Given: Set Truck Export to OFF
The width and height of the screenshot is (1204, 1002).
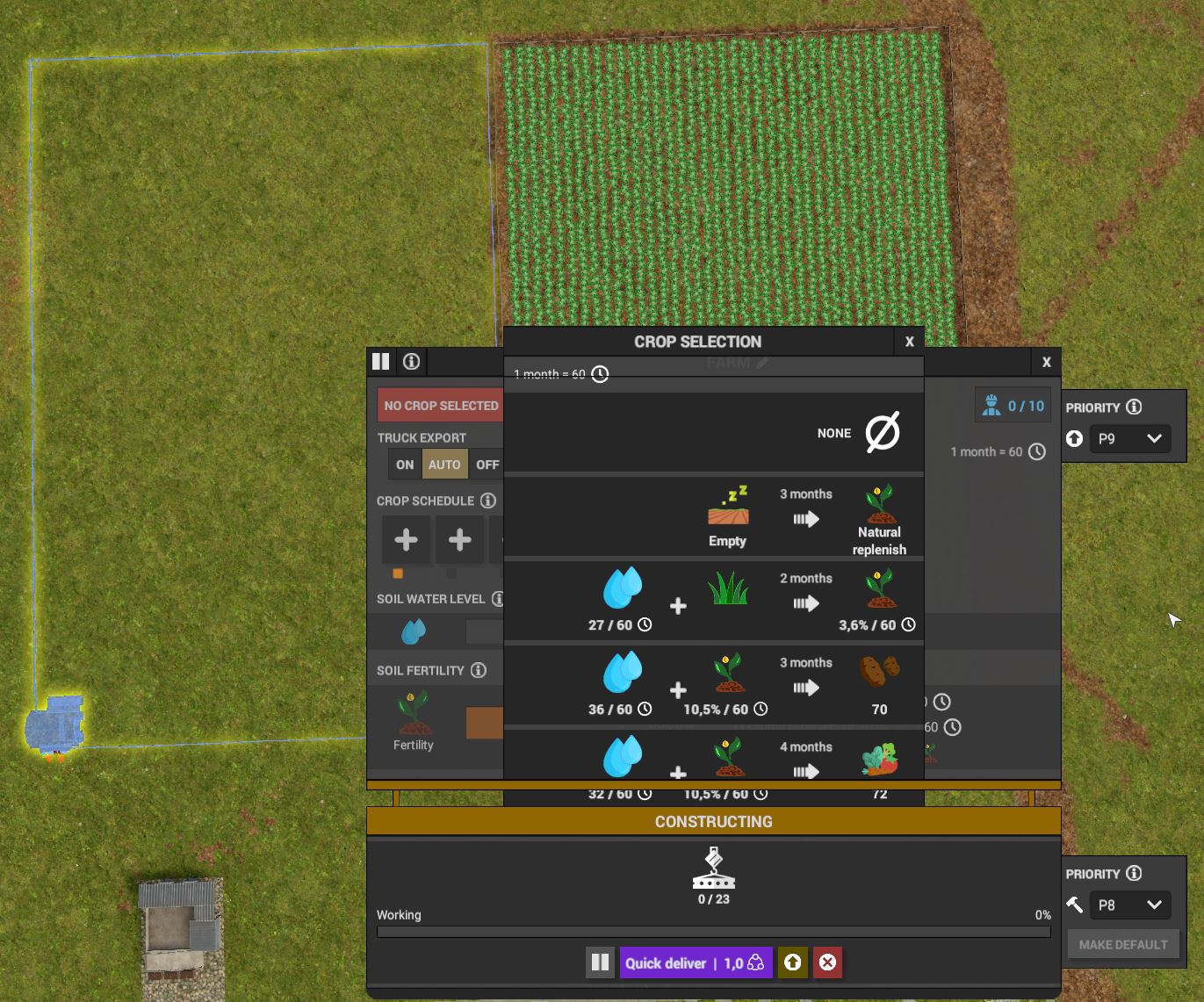Looking at the screenshot, I should (x=487, y=464).
